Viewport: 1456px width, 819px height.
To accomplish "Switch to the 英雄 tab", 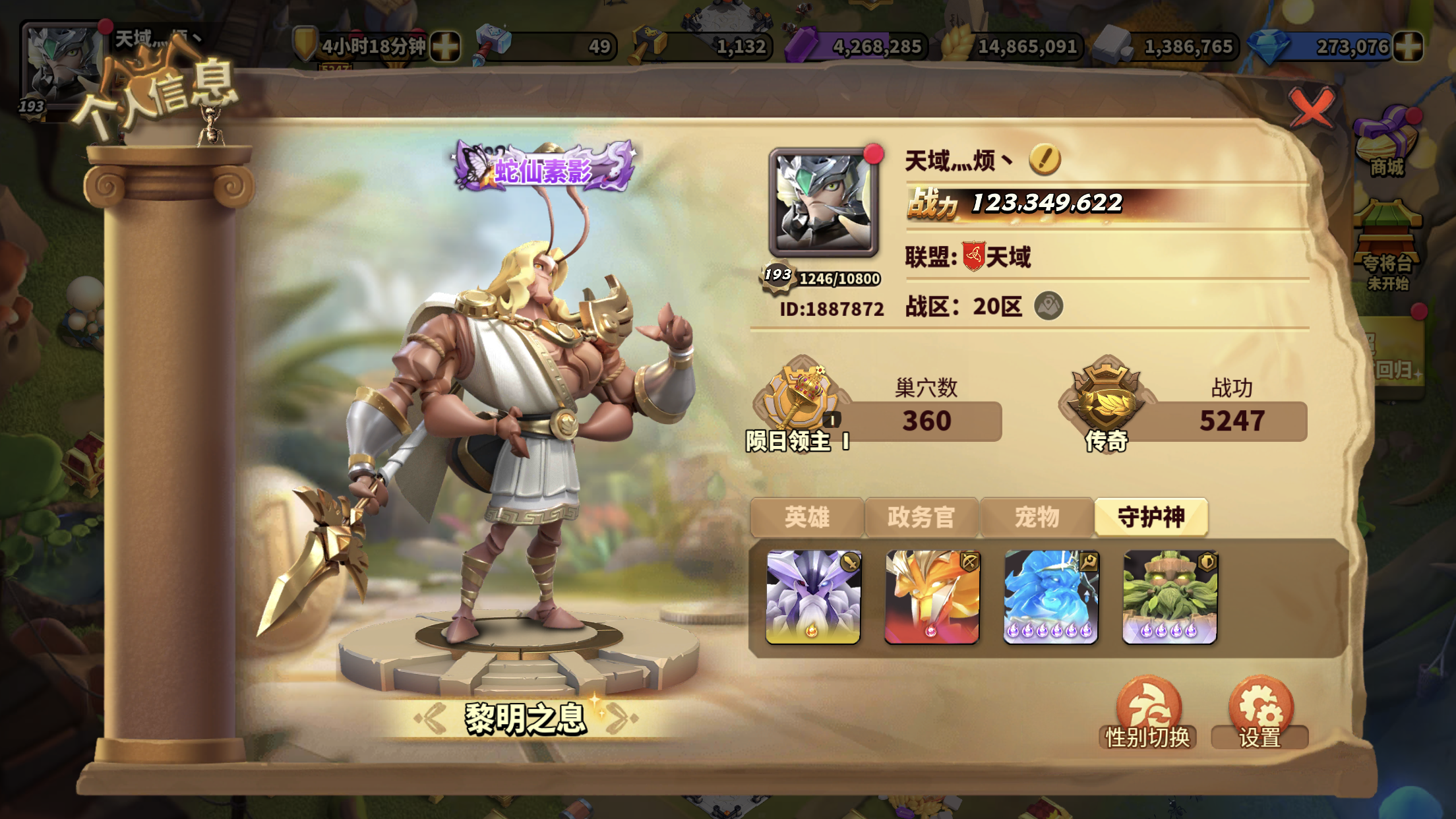I will (x=807, y=517).
